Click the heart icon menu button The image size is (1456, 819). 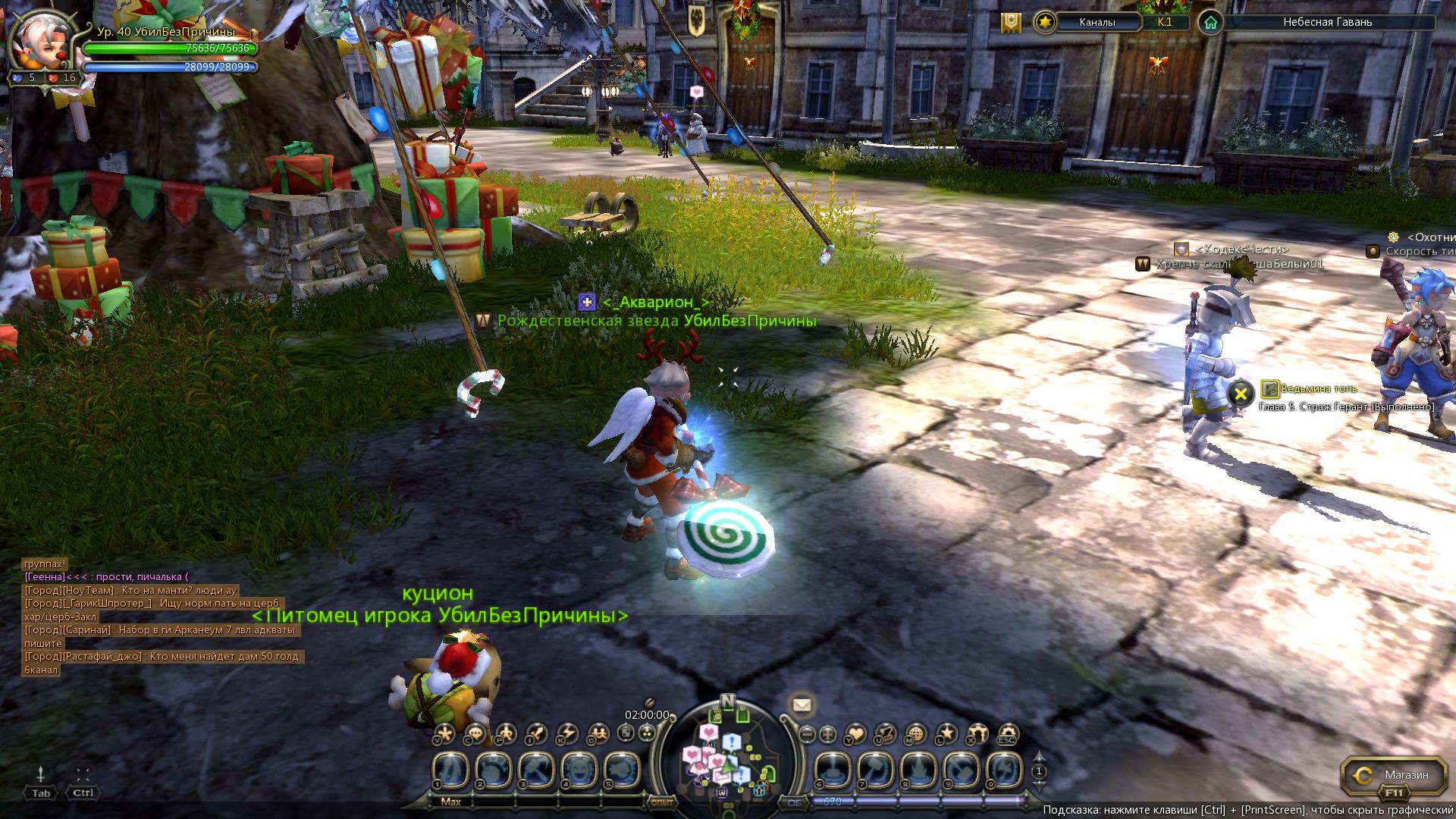coord(855,735)
